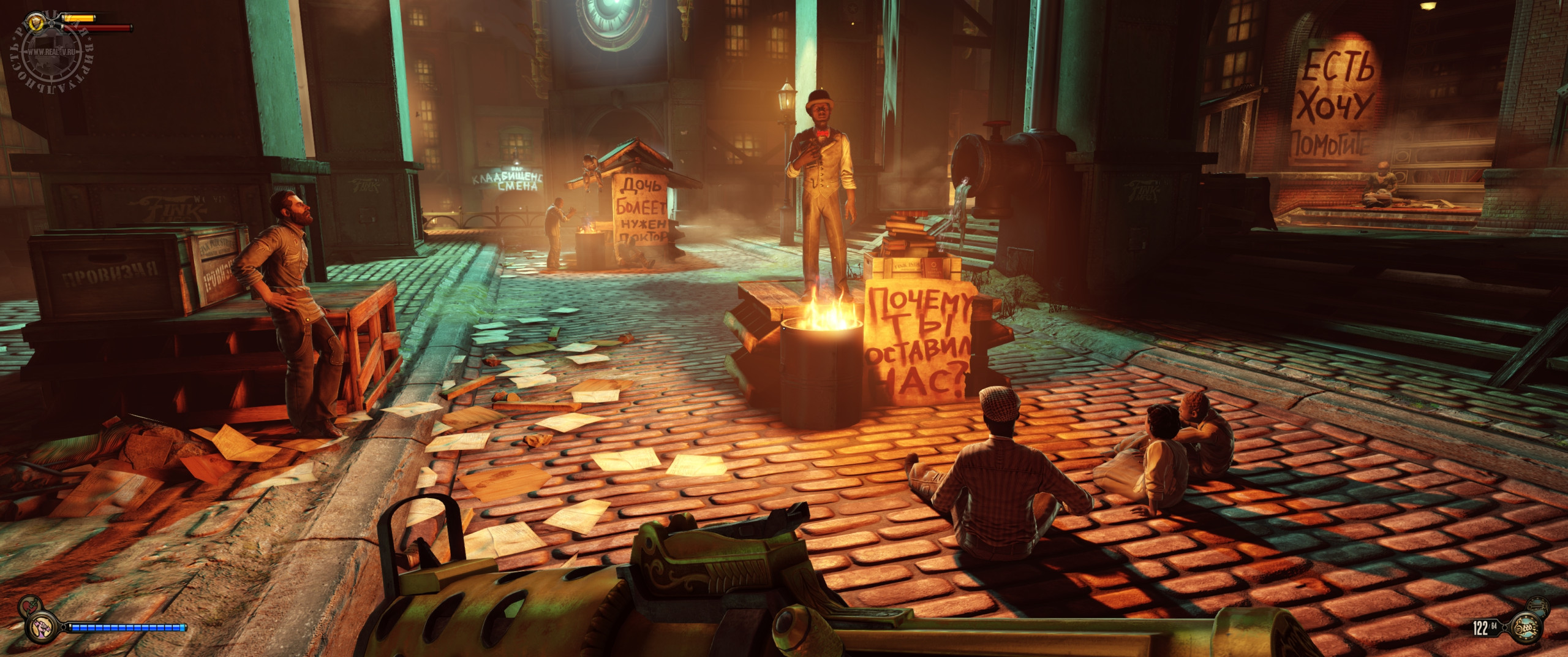Select the Shock Jockey lightning fist vigor
1568x657 pixels.
click(x=42, y=627)
